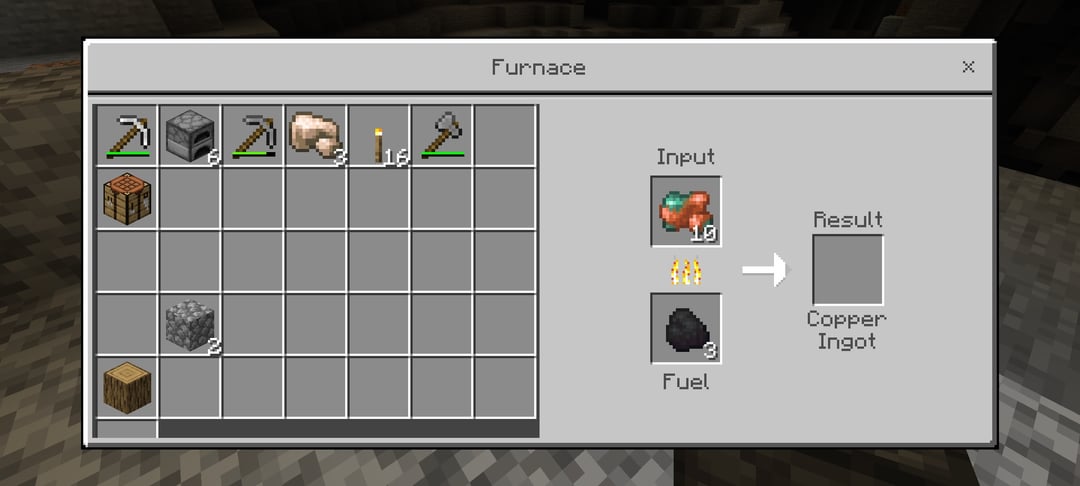Select the gray stone pickaxe with worn durability

[x=253, y=136]
